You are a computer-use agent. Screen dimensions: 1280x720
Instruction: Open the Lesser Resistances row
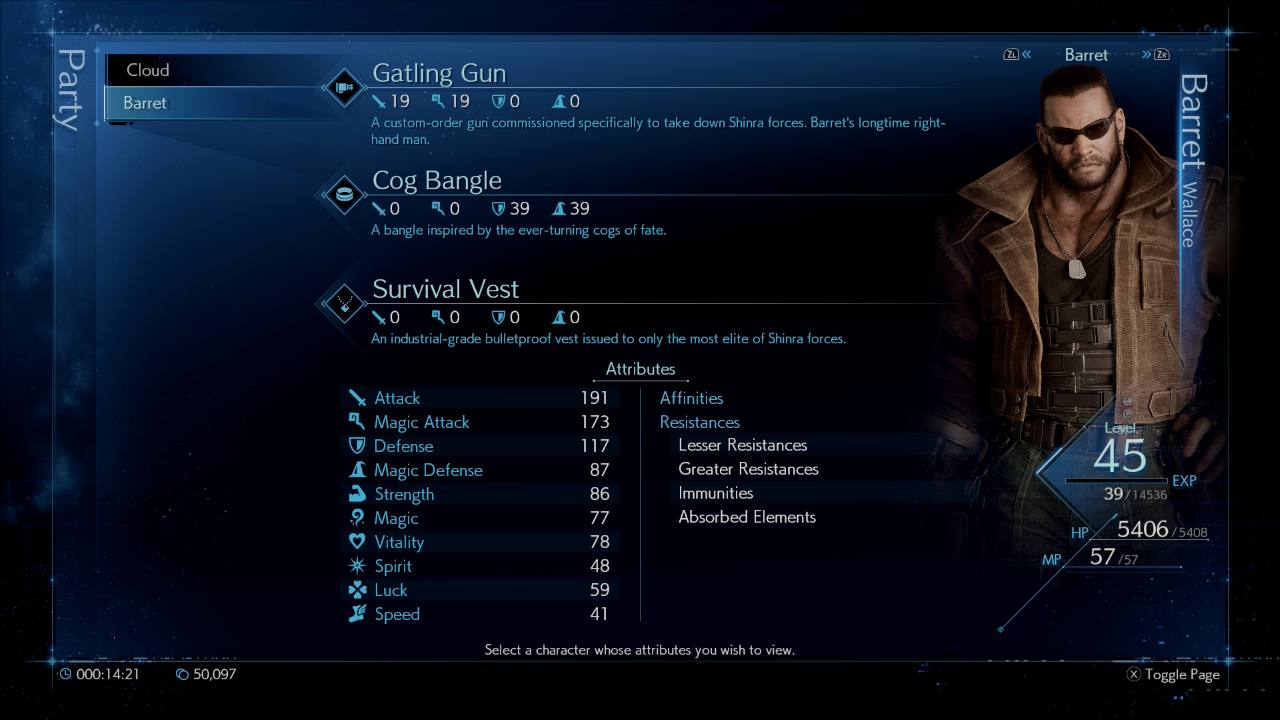tap(743, 445)
